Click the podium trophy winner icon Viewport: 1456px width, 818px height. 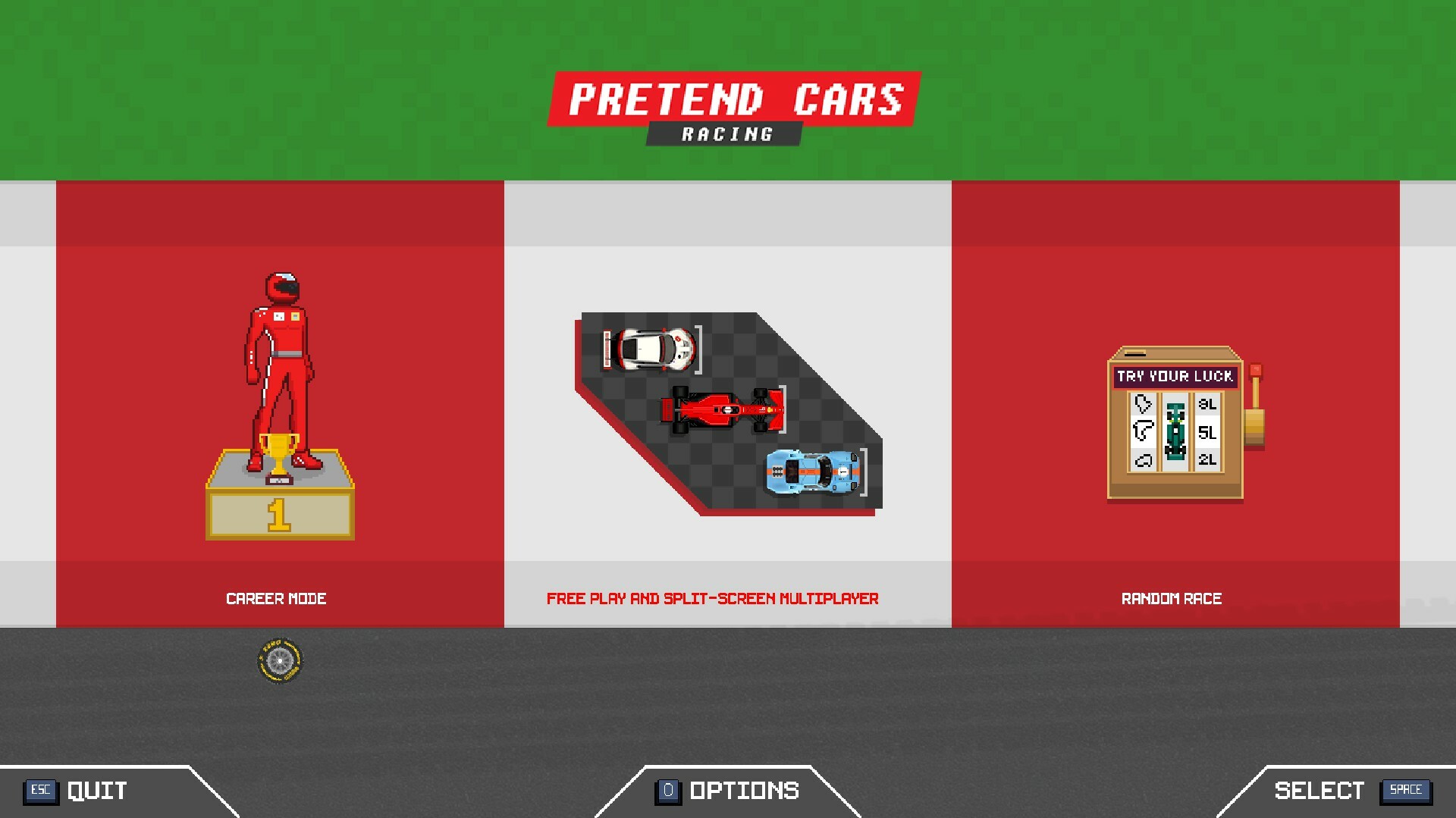(x=281, y=455)
